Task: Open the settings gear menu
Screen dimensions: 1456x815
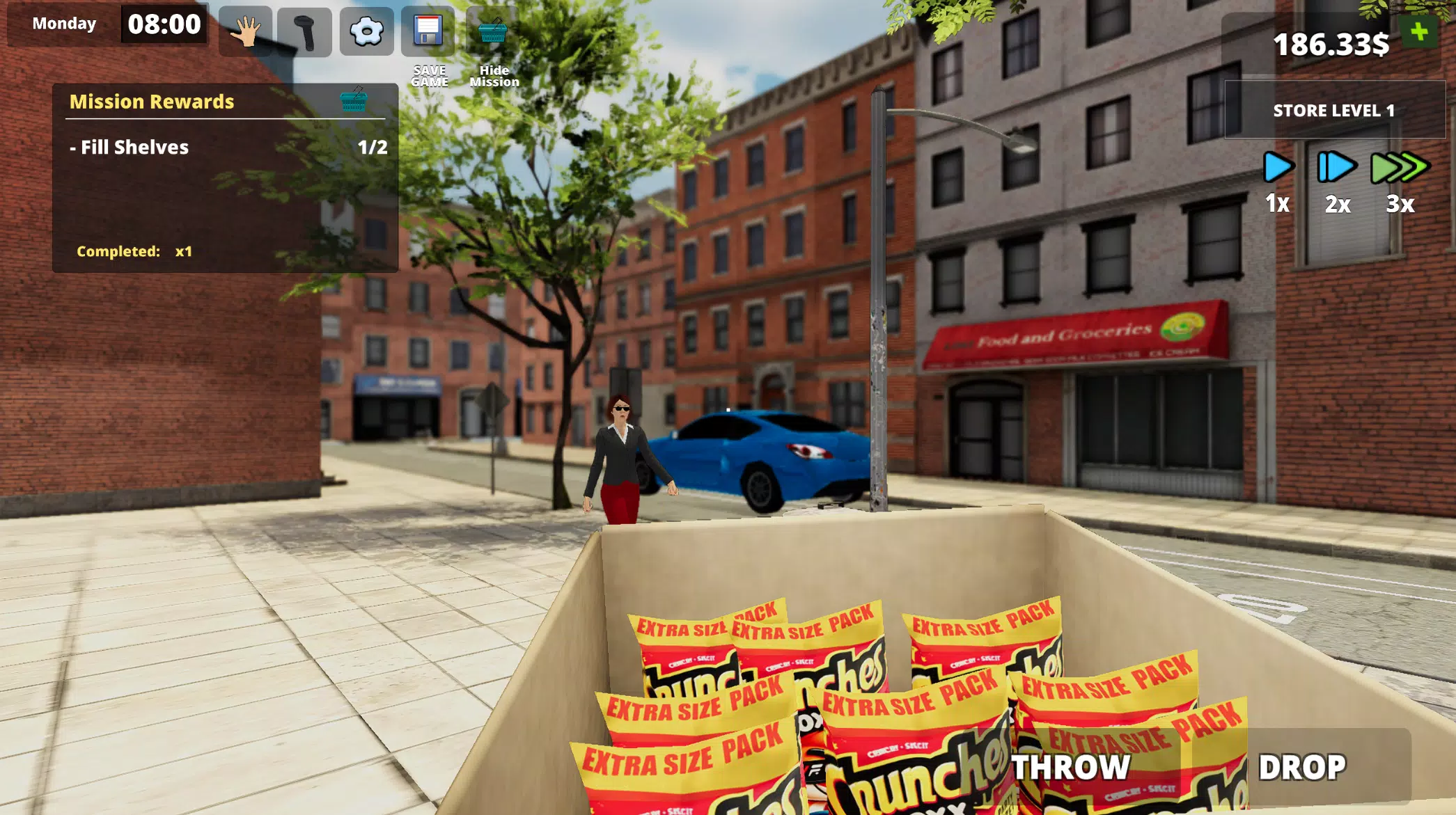Action: click(x=368, y=33)
